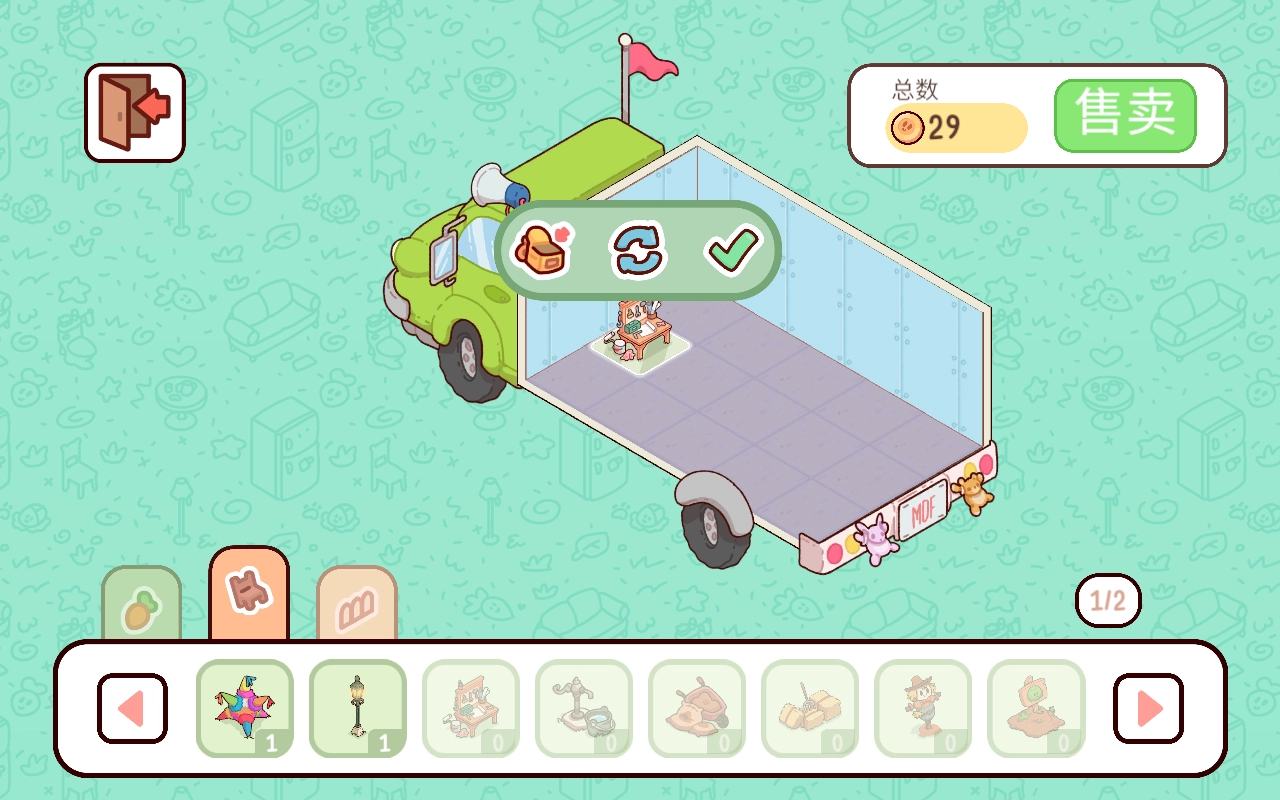Screen dimensions: 1280x800
Task: Select the water pump item slot
Action: click(x=584, y=708)
